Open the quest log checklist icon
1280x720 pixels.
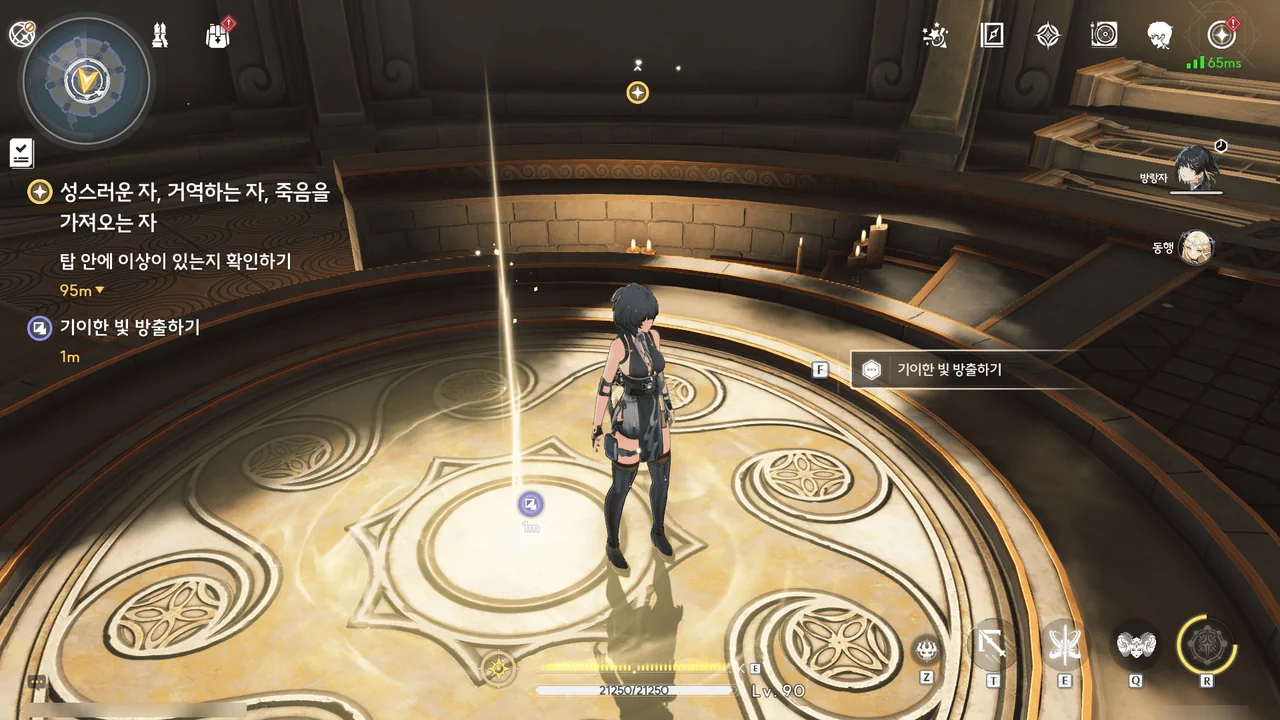coord(22,153)
